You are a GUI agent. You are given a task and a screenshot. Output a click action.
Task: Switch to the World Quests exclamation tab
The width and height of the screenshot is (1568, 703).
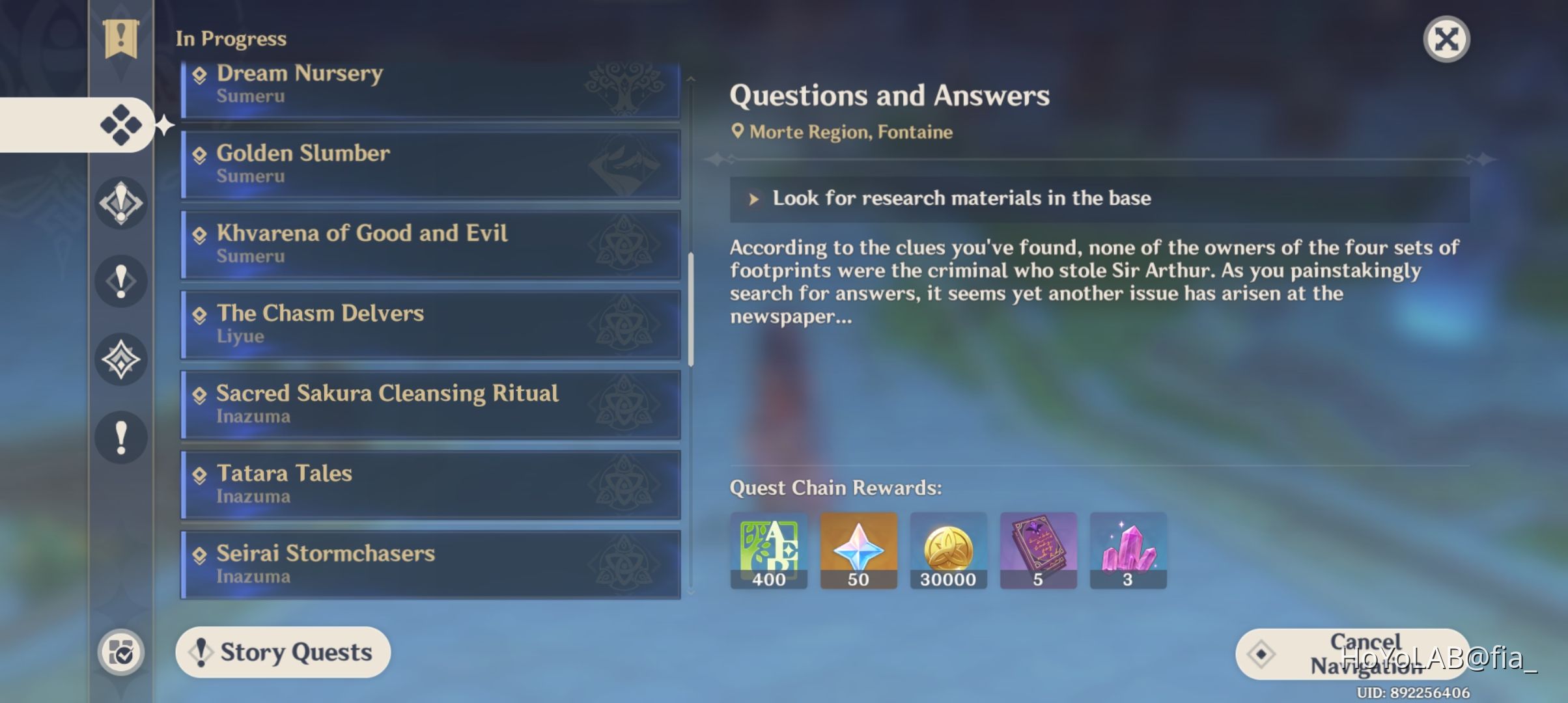coord(121,436)
